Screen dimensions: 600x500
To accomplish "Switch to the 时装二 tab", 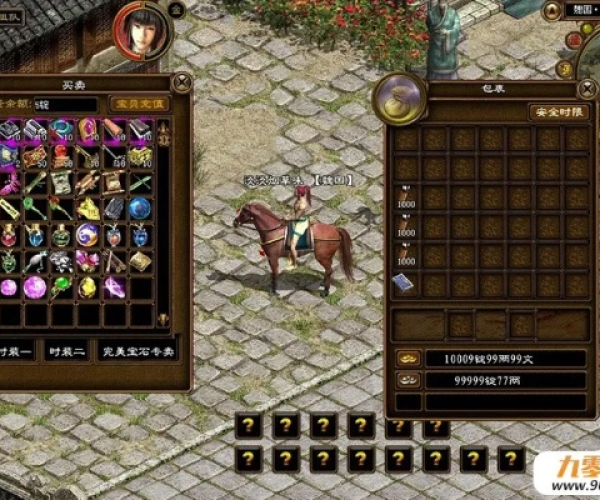I will [x=64, y=352].
